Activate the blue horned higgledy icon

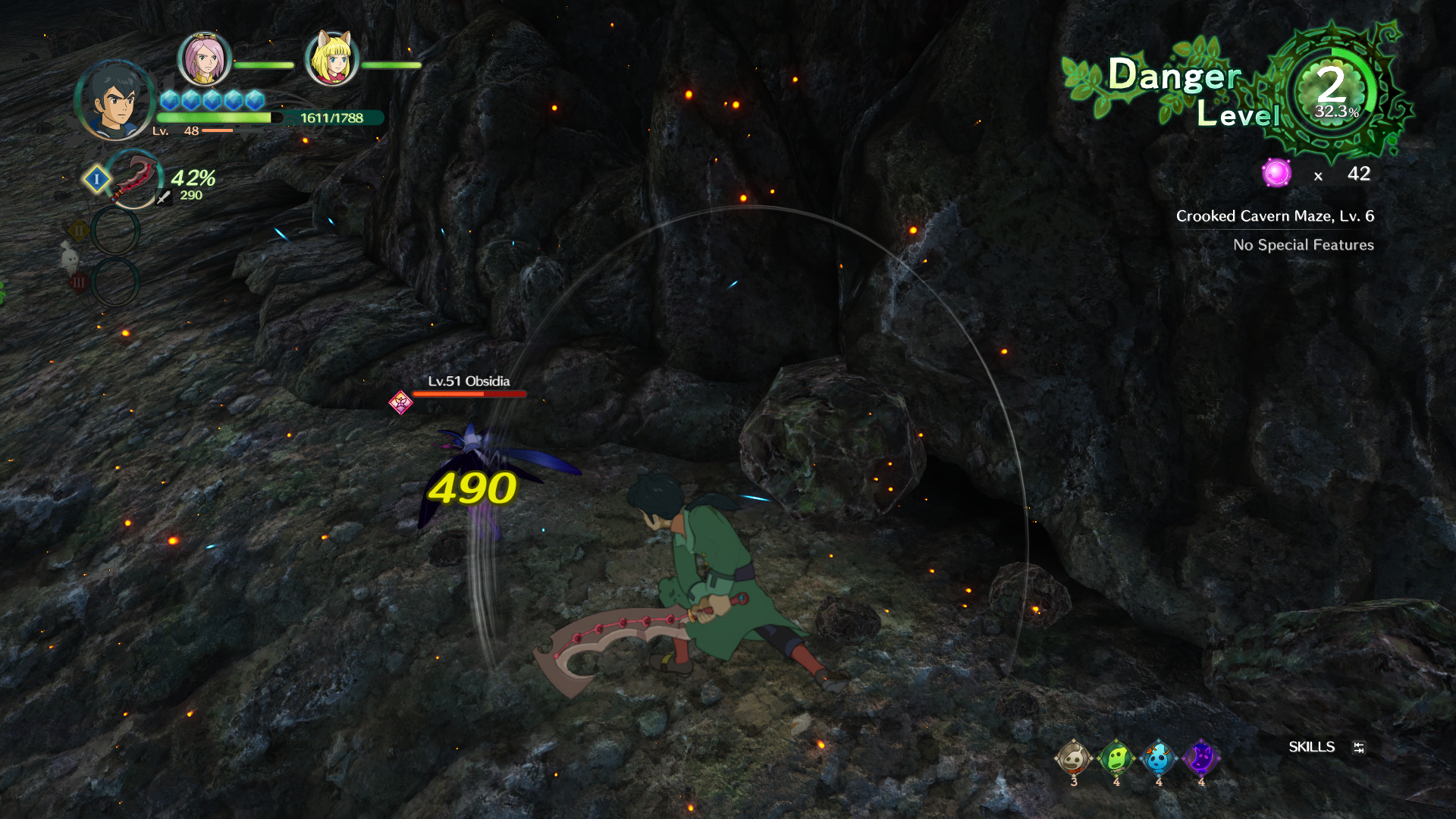click(x=1158, y=758)
